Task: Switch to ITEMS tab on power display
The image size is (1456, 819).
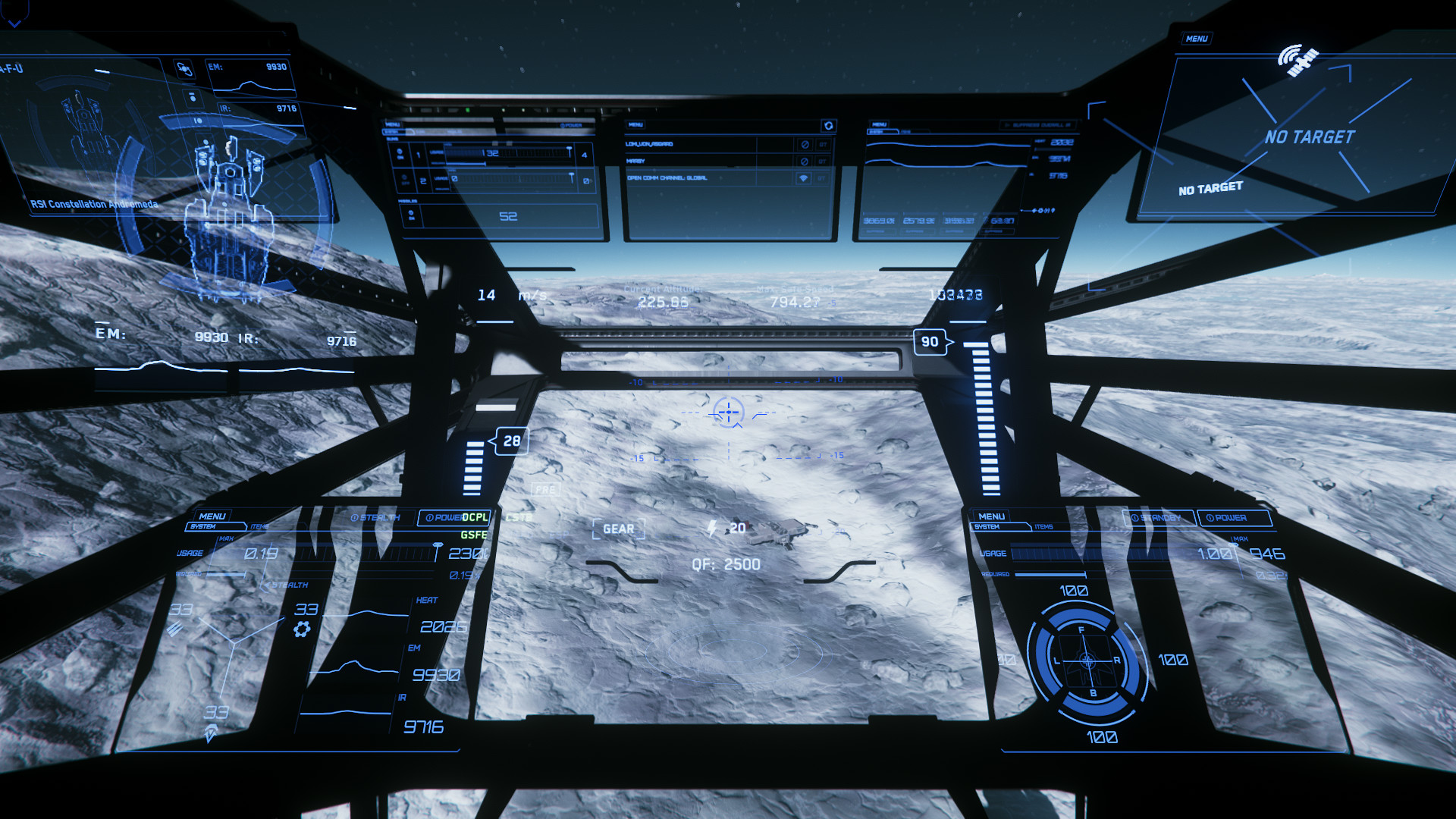Action: click(259, 526)
